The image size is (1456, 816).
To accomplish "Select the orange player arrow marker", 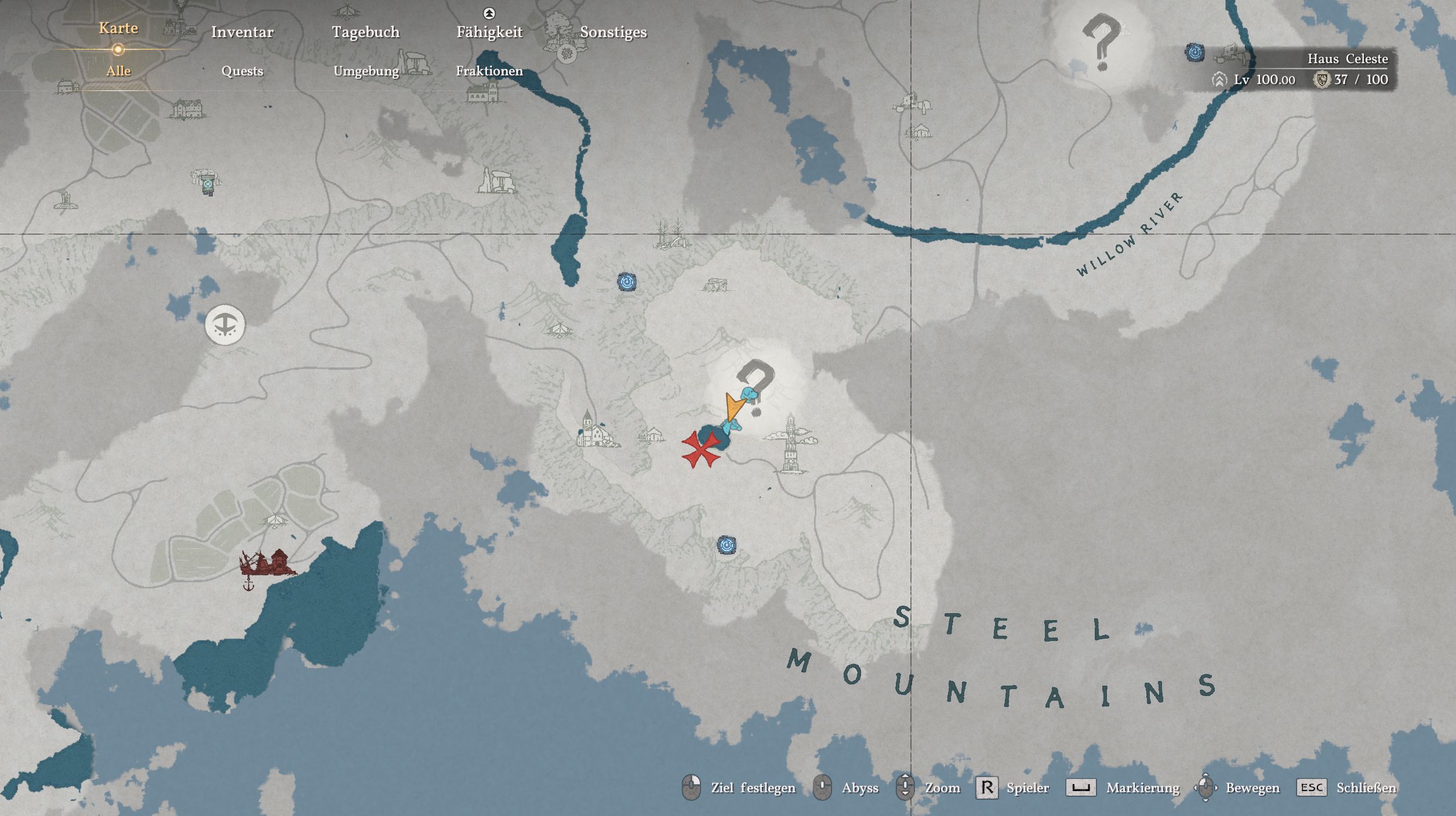I will click(734, 407).
